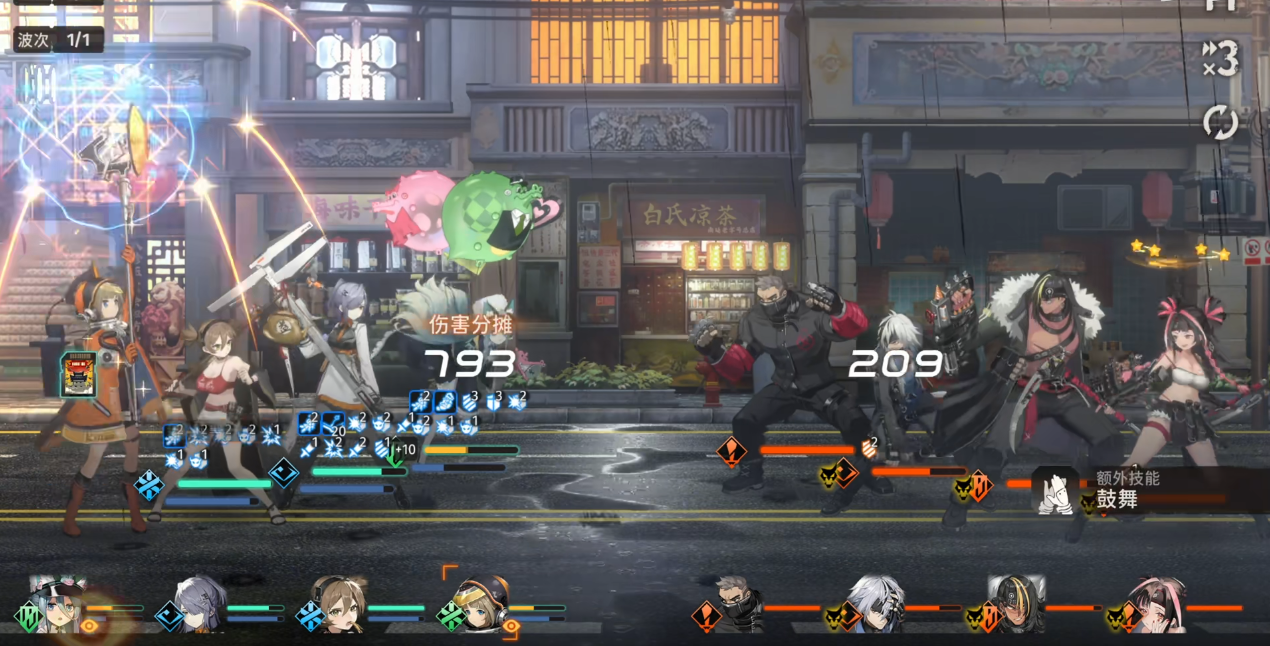Select the orange-helmet blonde ally portrait
The height and width of the screenshot is (646, 1270).
pos(479,603)
